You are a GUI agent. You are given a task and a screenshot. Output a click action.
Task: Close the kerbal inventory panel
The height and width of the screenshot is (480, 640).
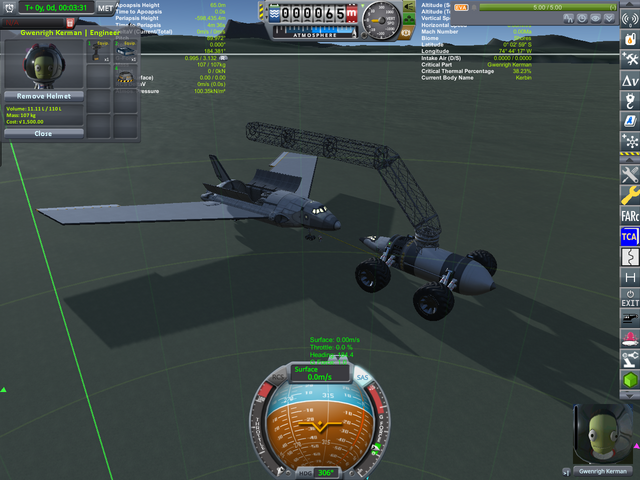coord(43,133)
